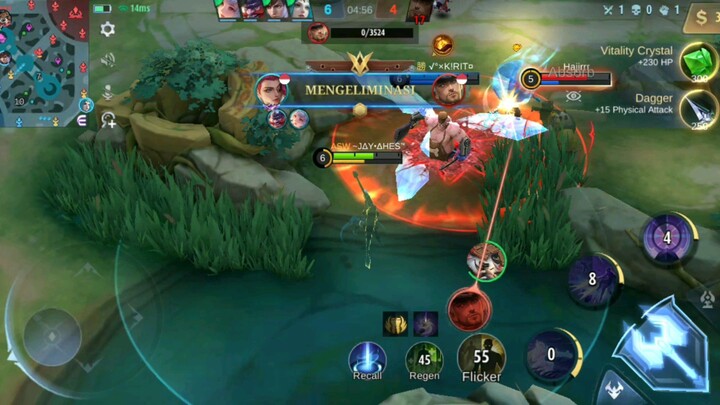The image size is (720, 405).
Task: Open the gold shop button
Action: coord(701,17)
